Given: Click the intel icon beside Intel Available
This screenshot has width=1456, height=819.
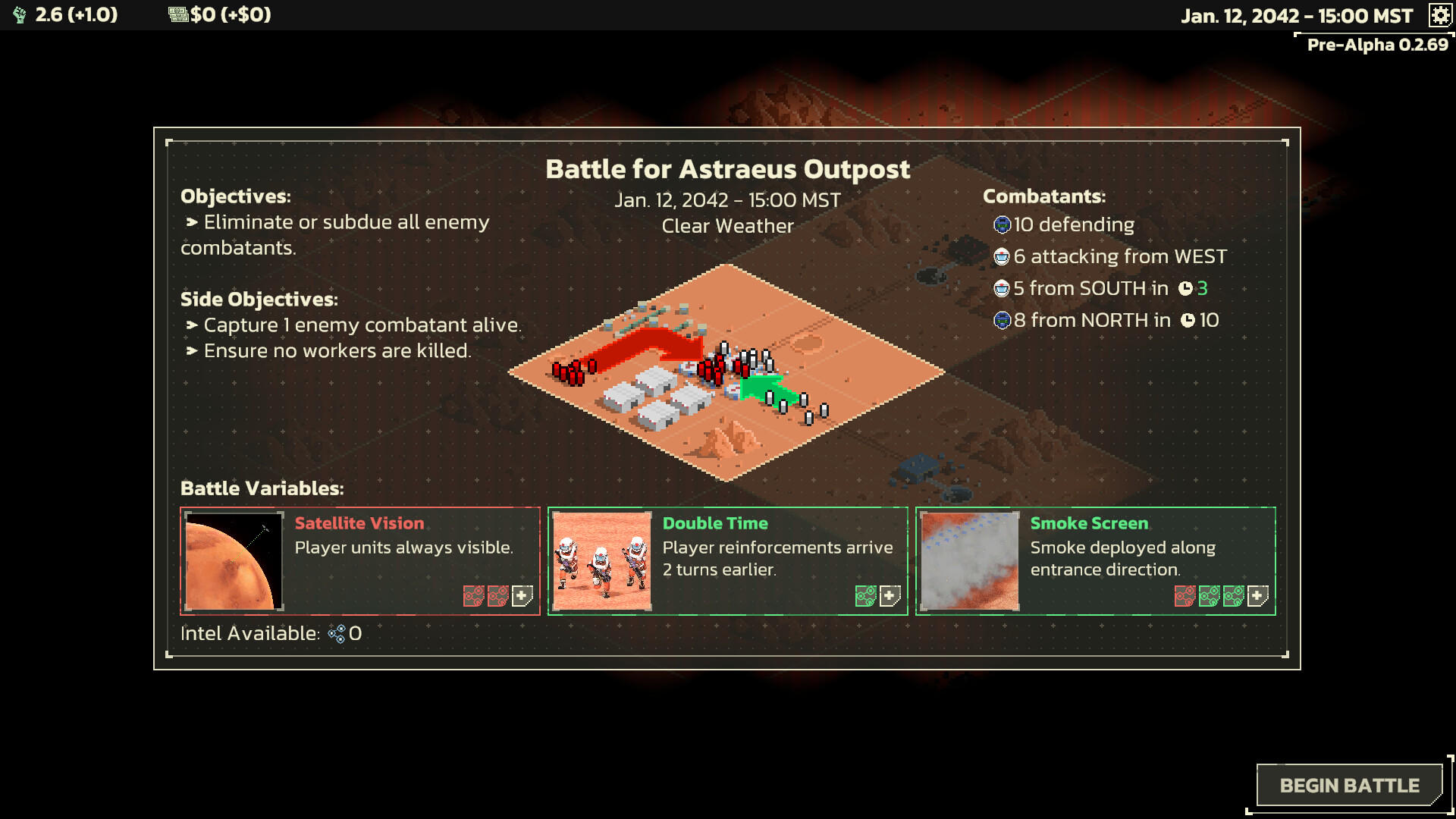Looking at the screenshot, I should point(335,634).
